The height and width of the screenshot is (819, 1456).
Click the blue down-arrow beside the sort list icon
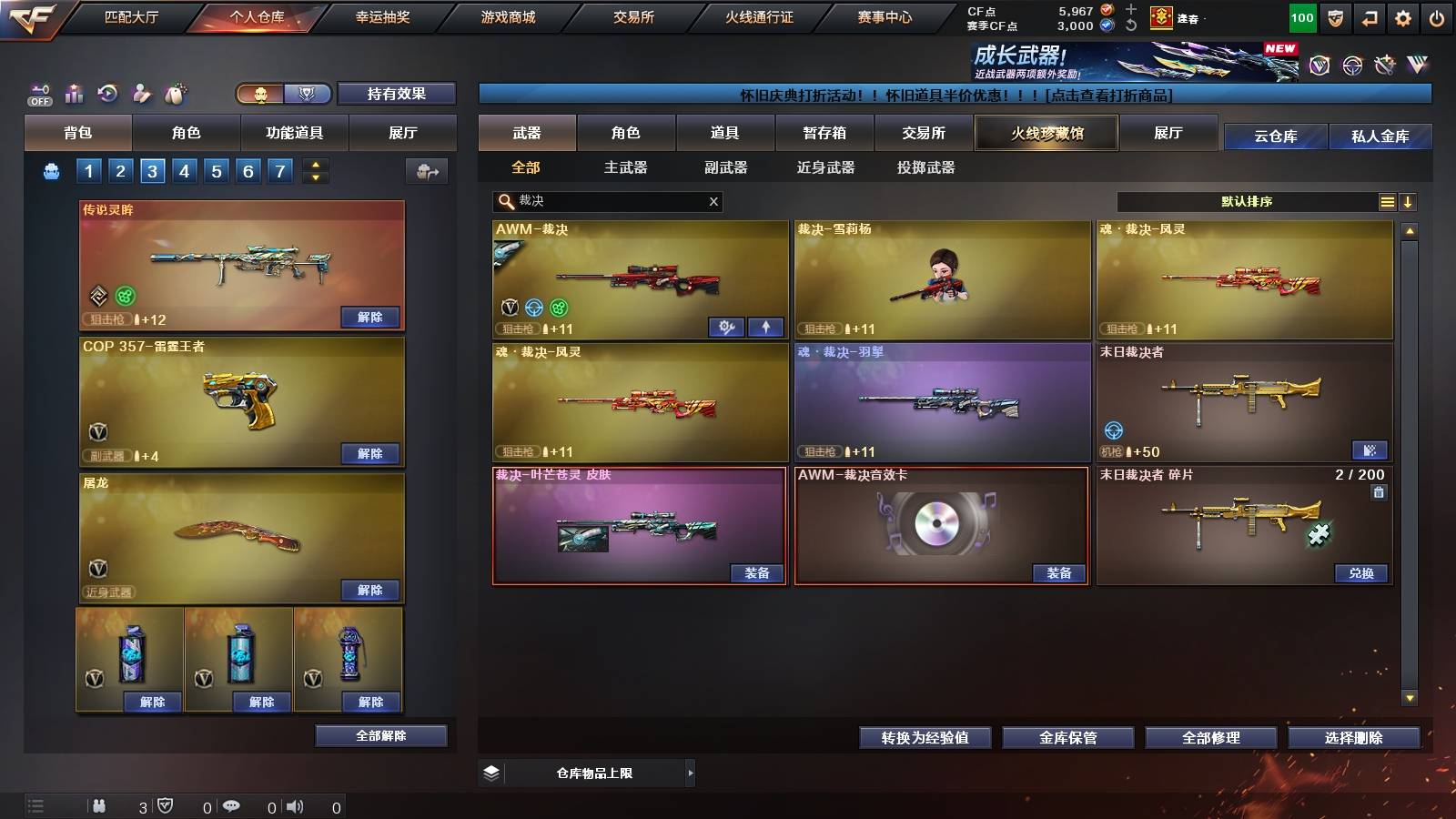tap(1409, 201)
